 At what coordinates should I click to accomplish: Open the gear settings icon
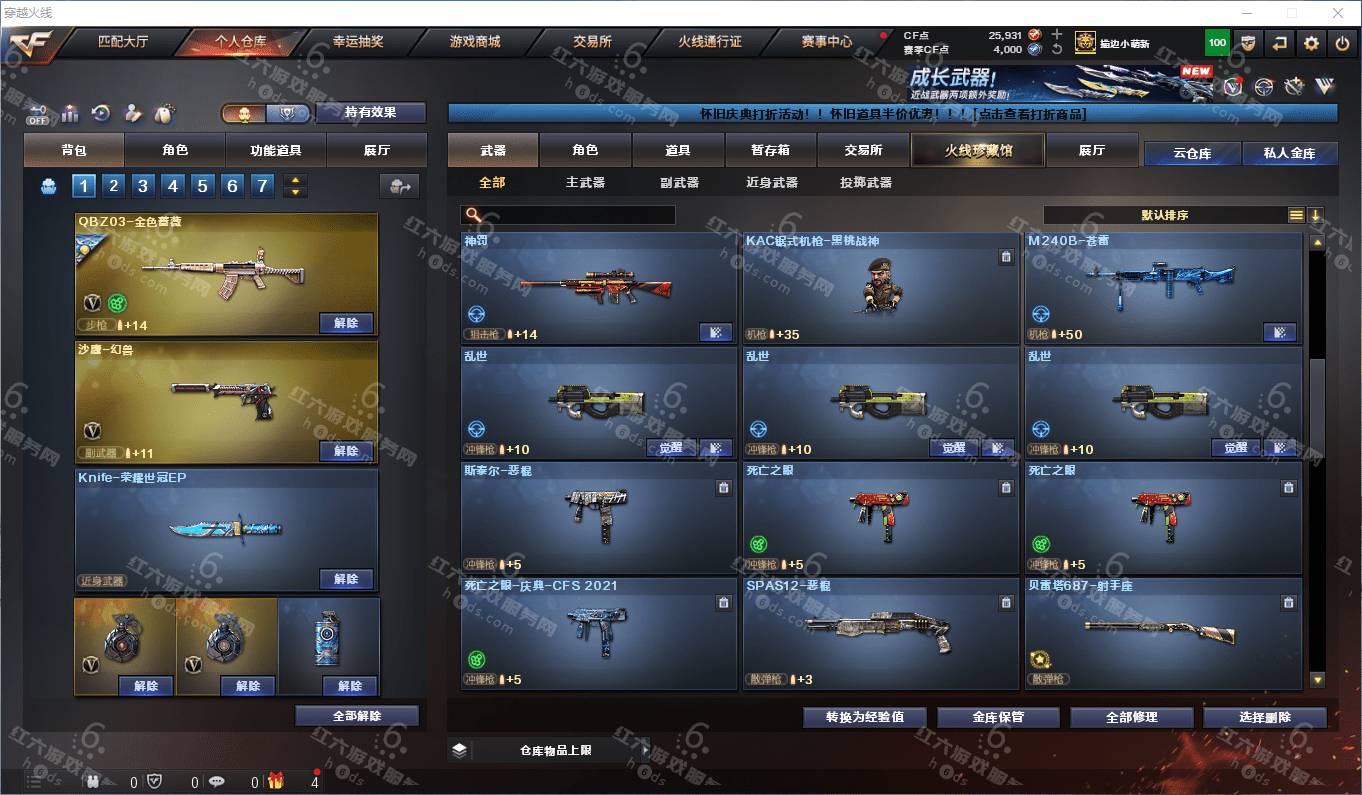1312,43
